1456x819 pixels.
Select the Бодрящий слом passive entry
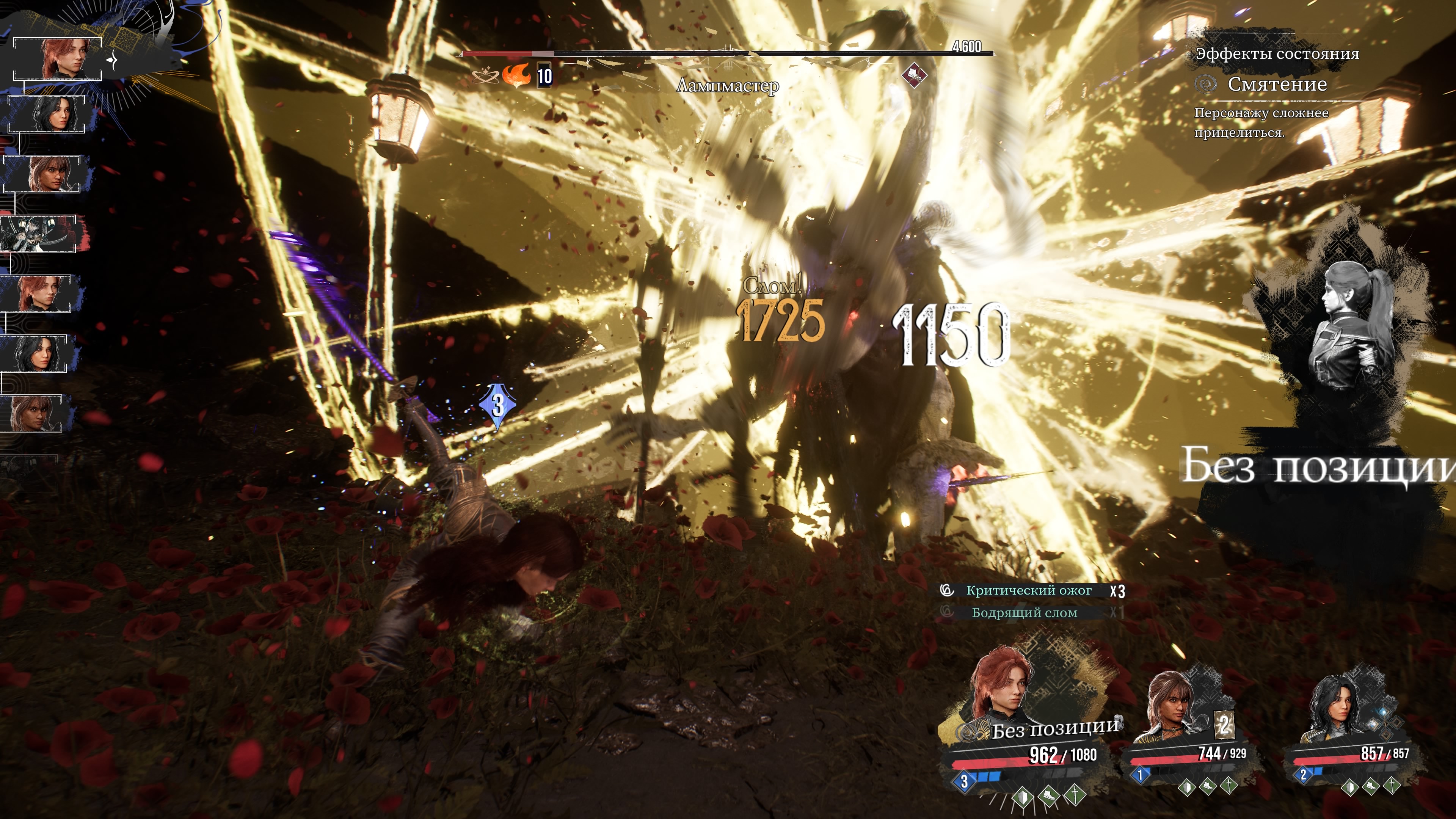pos(1024,613)
